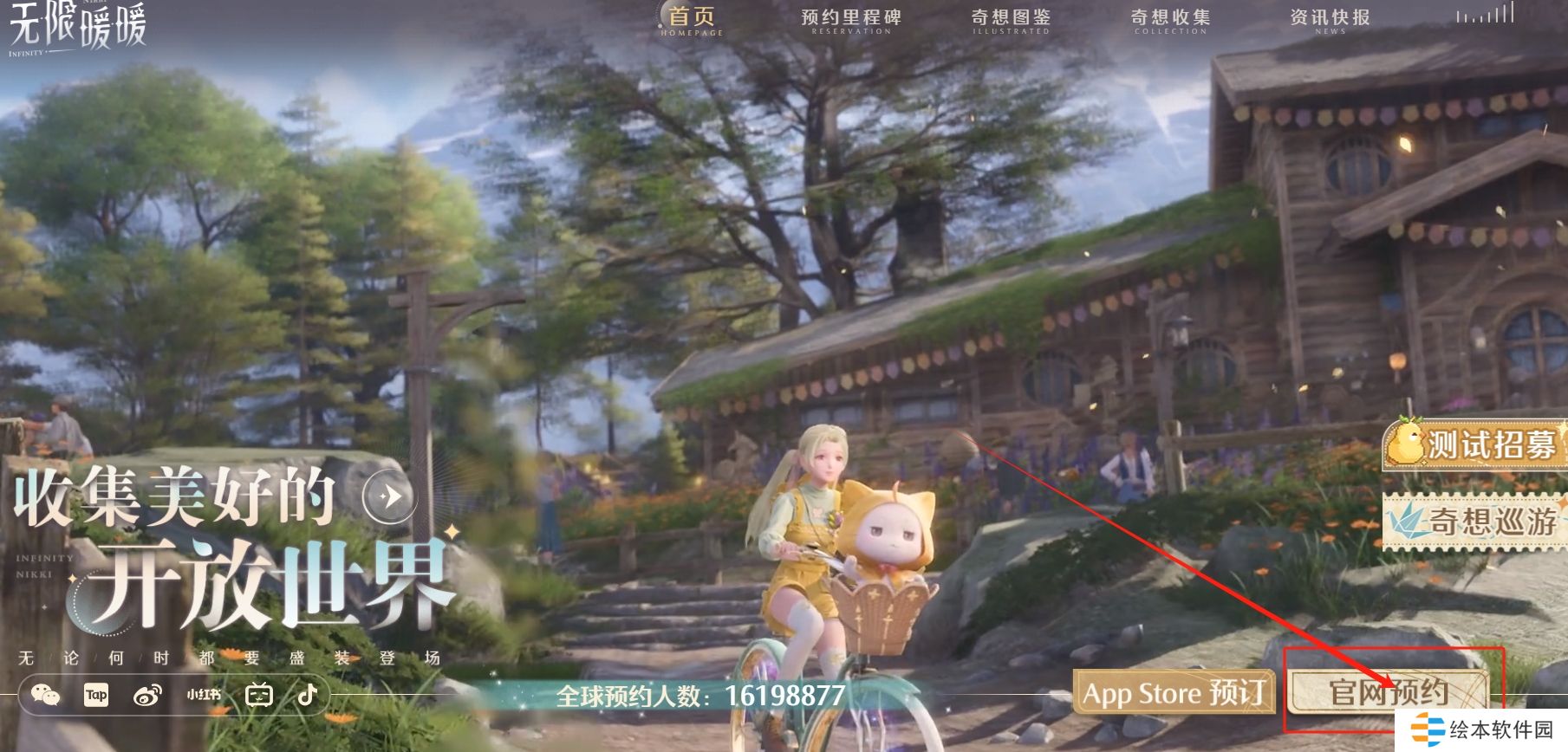Open the 小红书 social link
Image resolution: width=1568 pixels, height=752 pixels.
coord(204,695)
